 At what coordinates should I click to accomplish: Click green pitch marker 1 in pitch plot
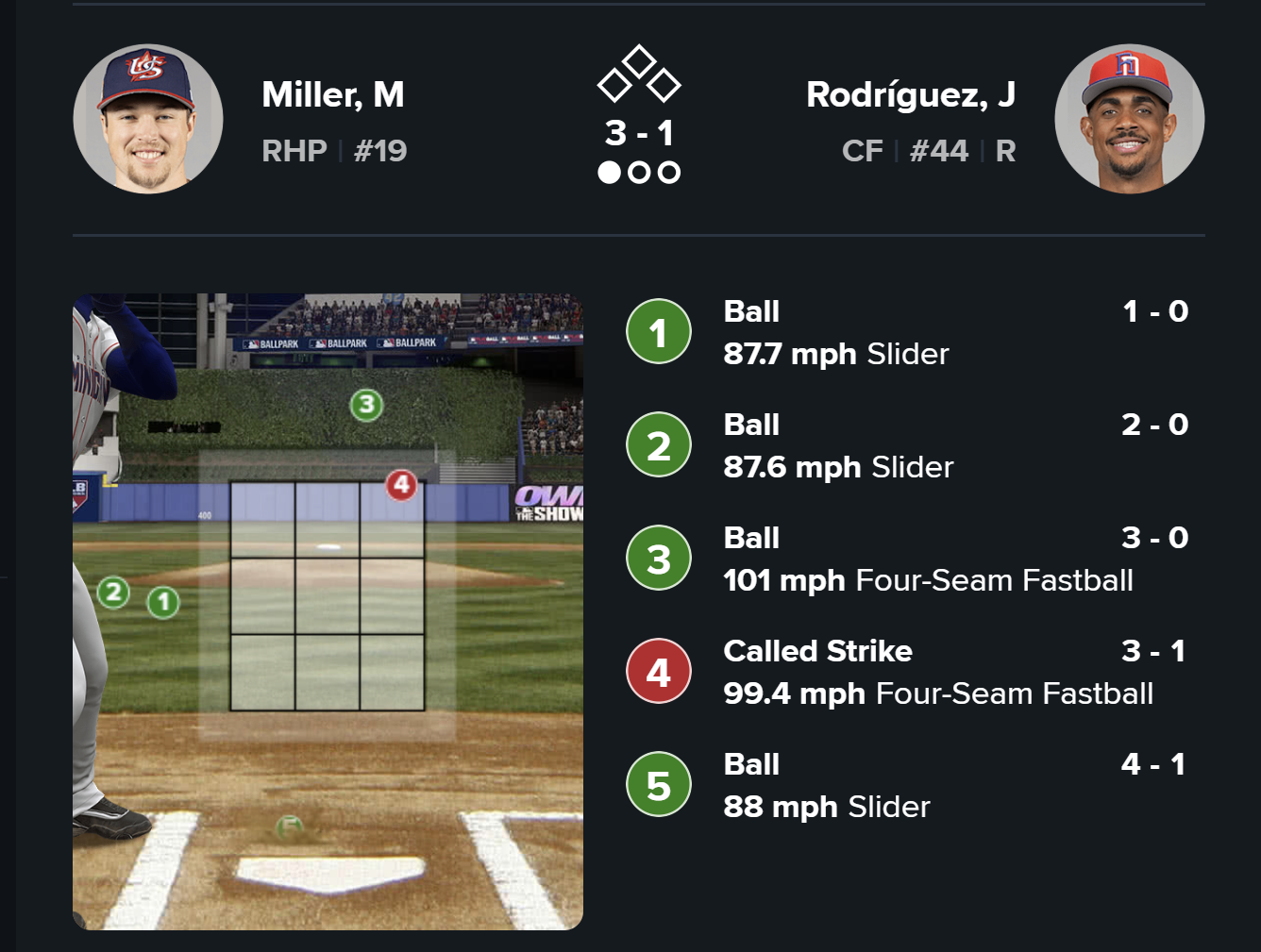[163, 602]
